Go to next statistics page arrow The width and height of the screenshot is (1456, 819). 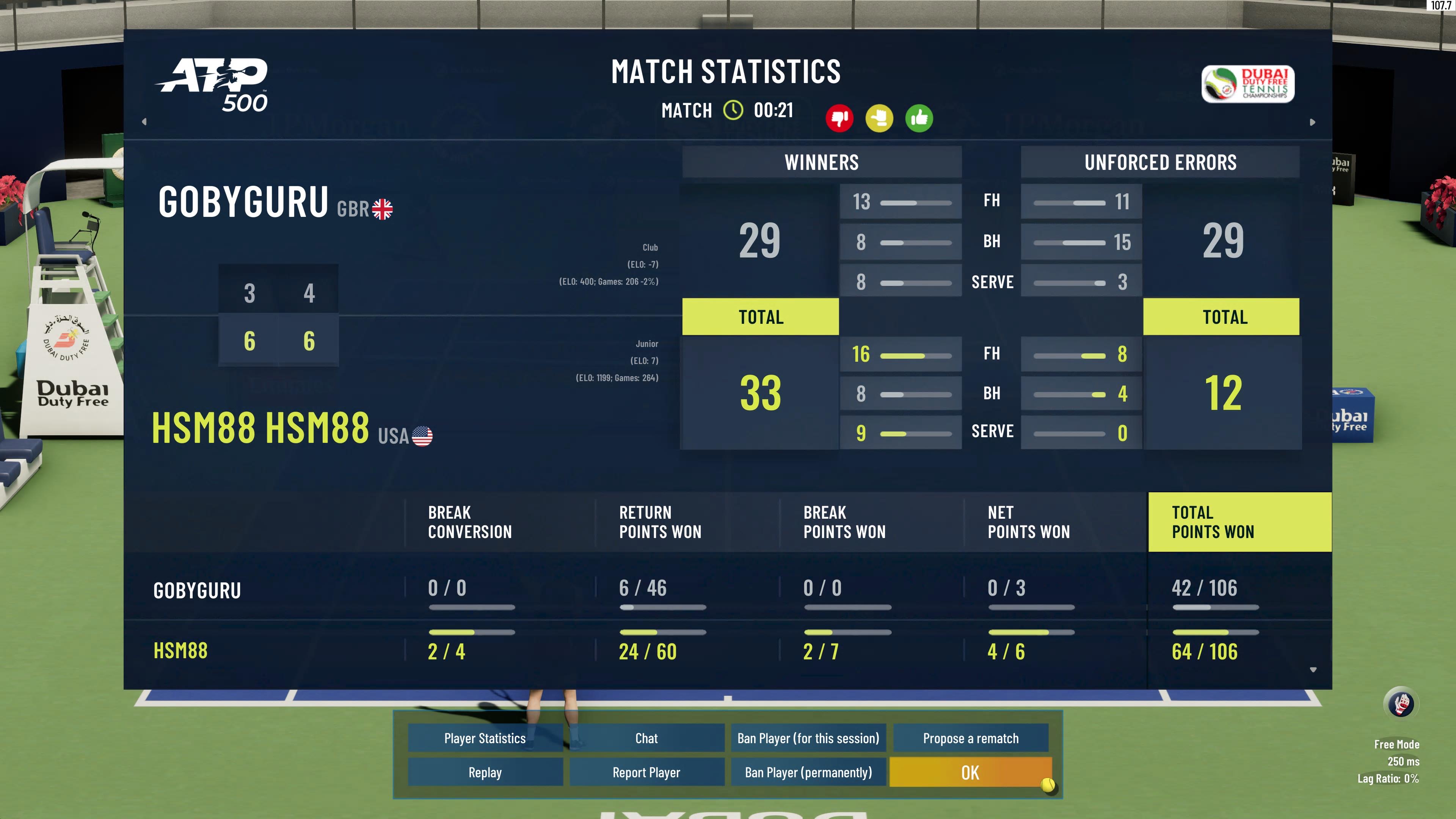point(1312,122)
